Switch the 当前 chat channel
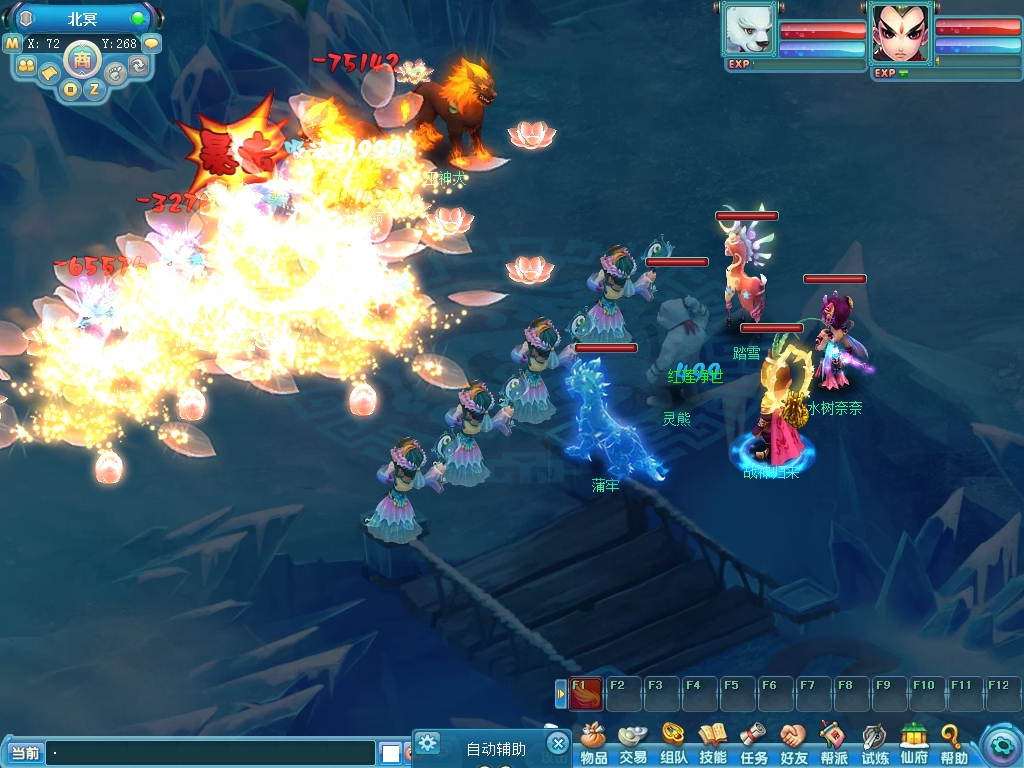The height and width of the screenshot is (768, 1024). click(x=24, y=753)
